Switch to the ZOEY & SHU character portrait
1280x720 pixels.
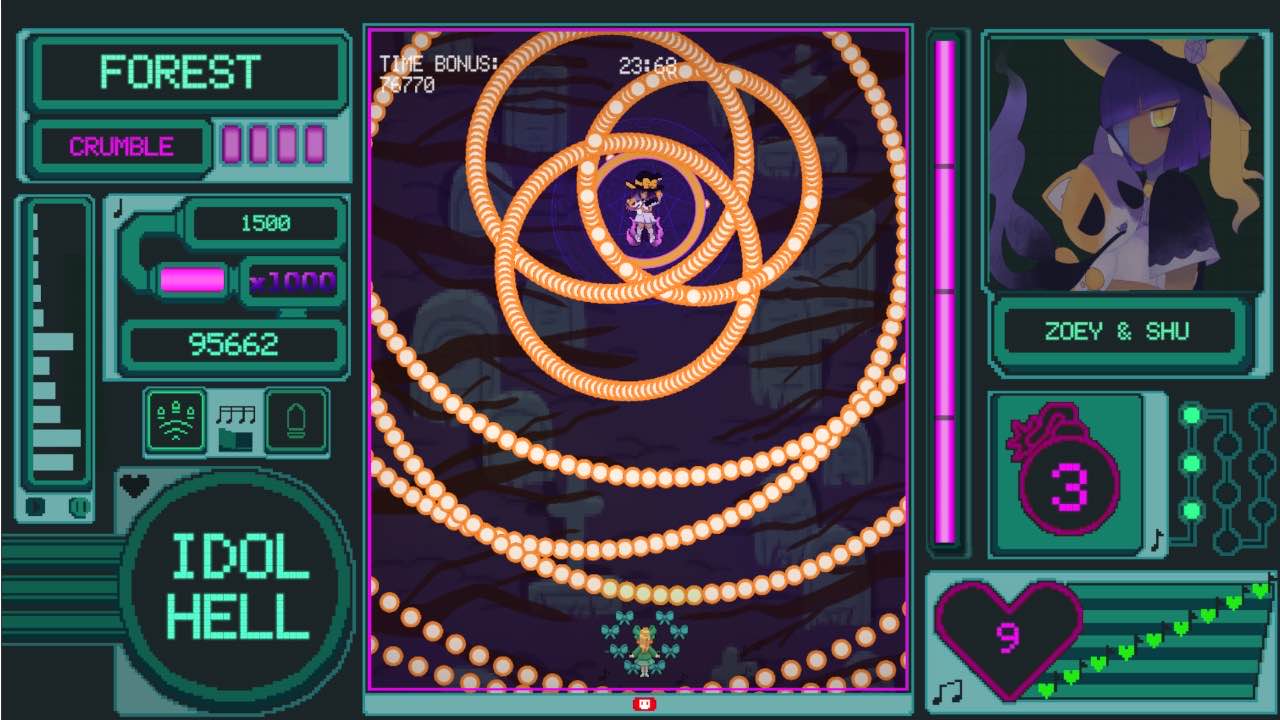click(1120, 165)
